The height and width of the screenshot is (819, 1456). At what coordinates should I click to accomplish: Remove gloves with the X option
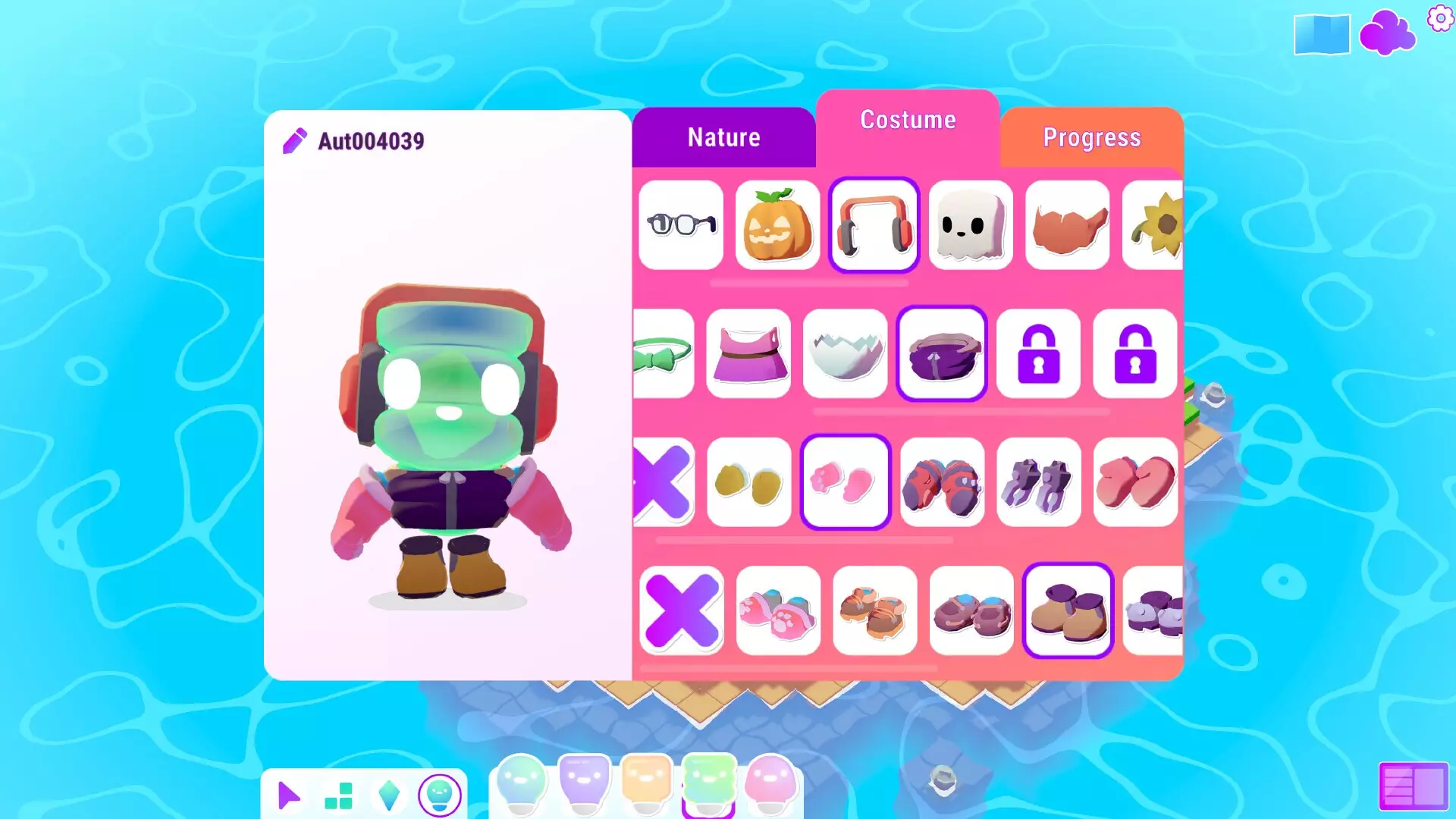tap(666, 482)
